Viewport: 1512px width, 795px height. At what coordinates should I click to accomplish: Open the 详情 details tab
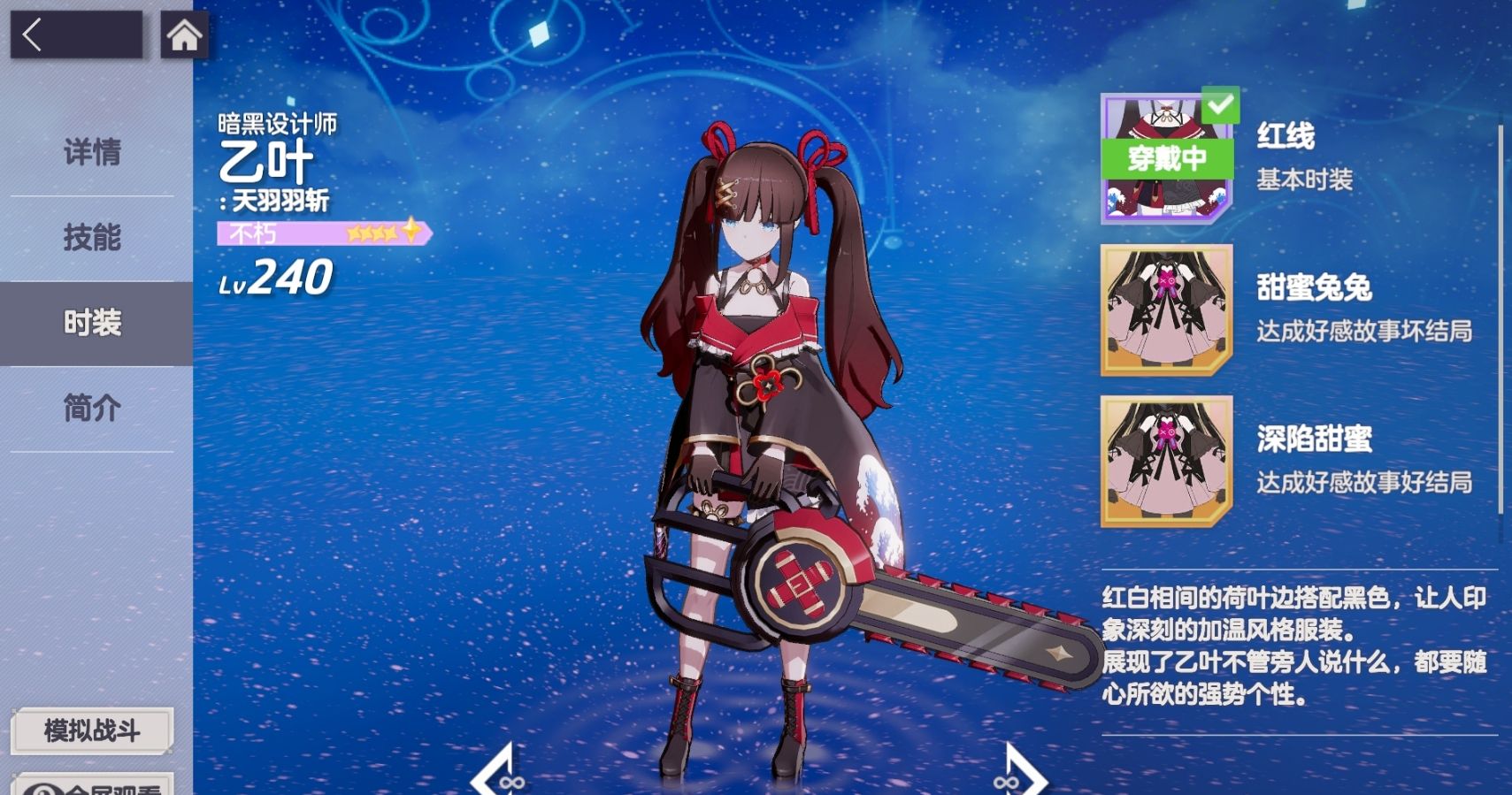point(92,152)
